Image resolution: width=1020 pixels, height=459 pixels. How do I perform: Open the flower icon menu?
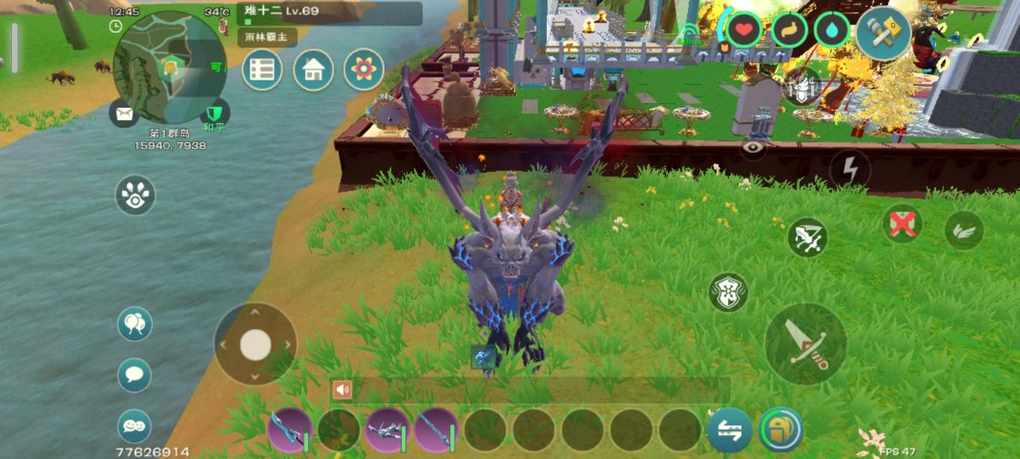point(364,70)
